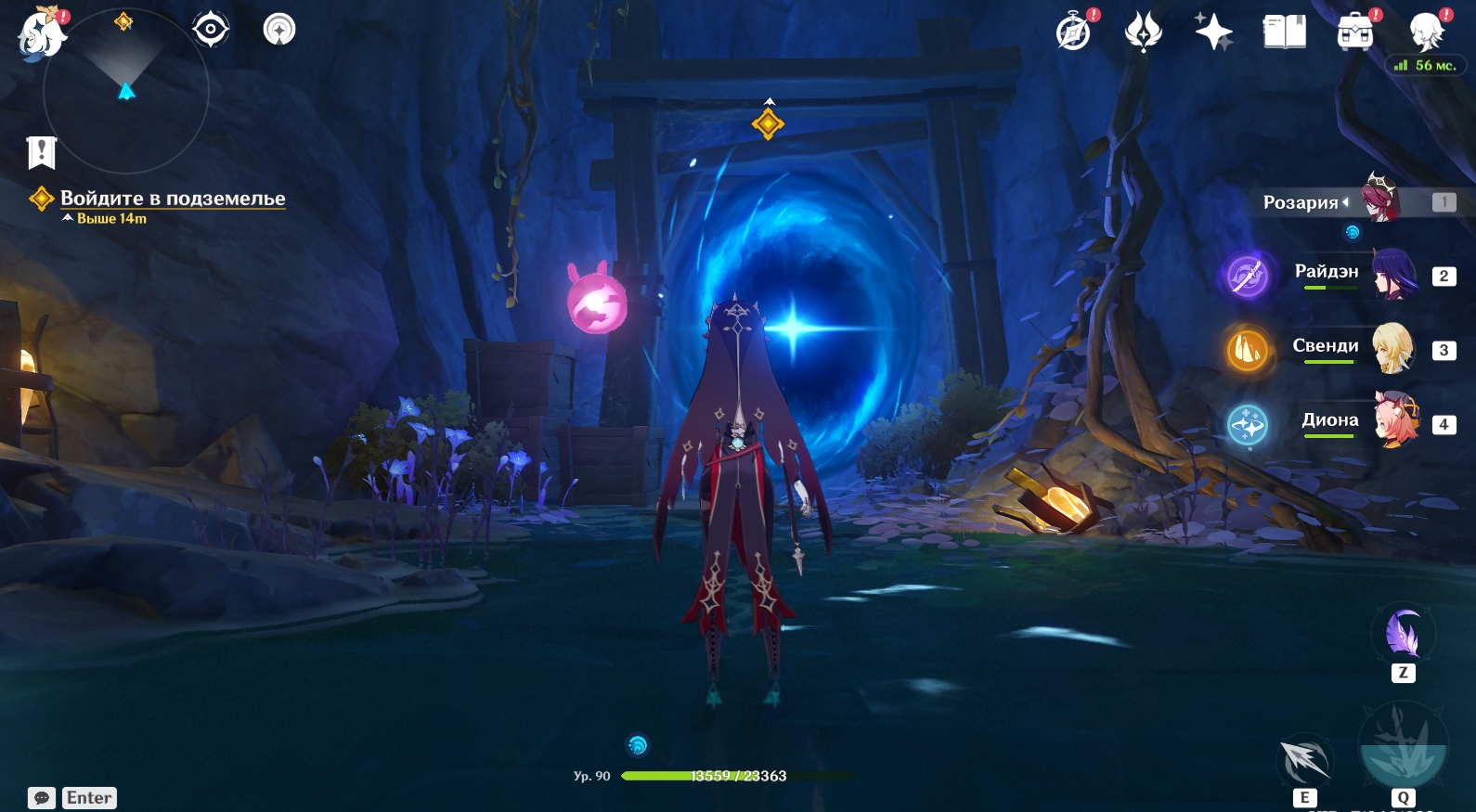
Task: Open the quest exclamation banner icon
Action: 42,152
